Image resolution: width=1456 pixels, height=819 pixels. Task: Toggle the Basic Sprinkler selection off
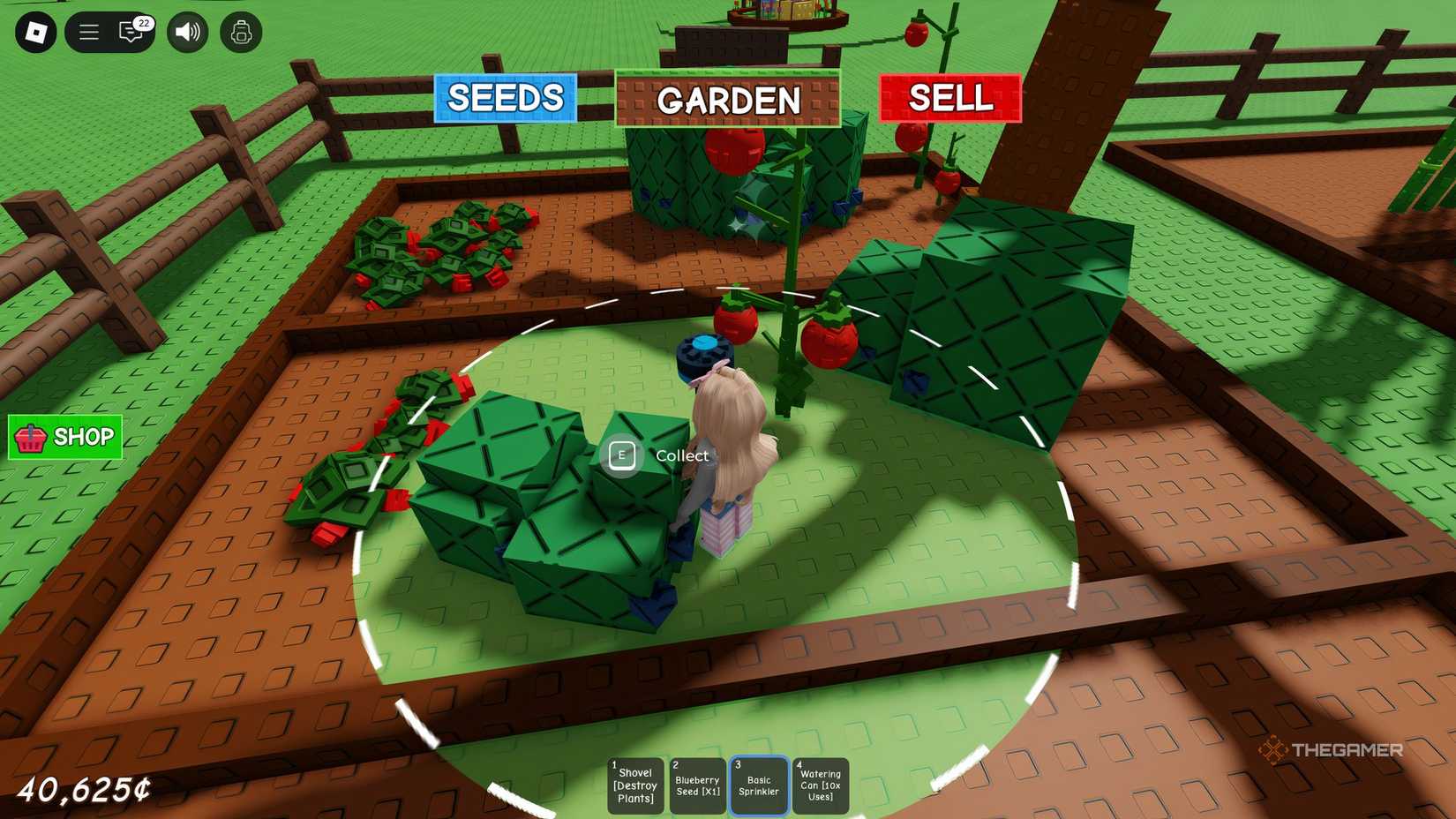click(758, 785)
